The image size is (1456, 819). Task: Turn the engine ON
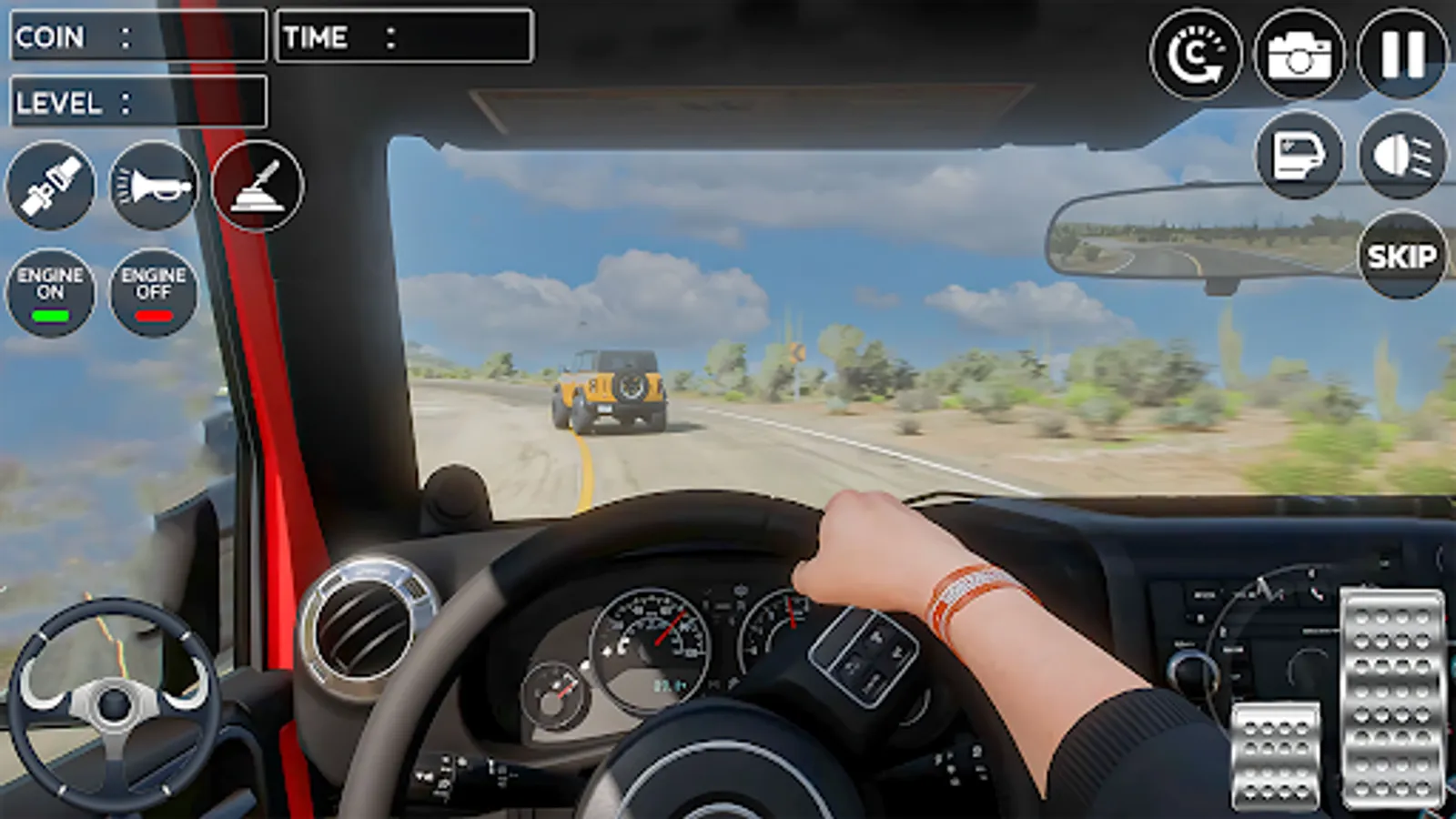click(x=51, y=291)
